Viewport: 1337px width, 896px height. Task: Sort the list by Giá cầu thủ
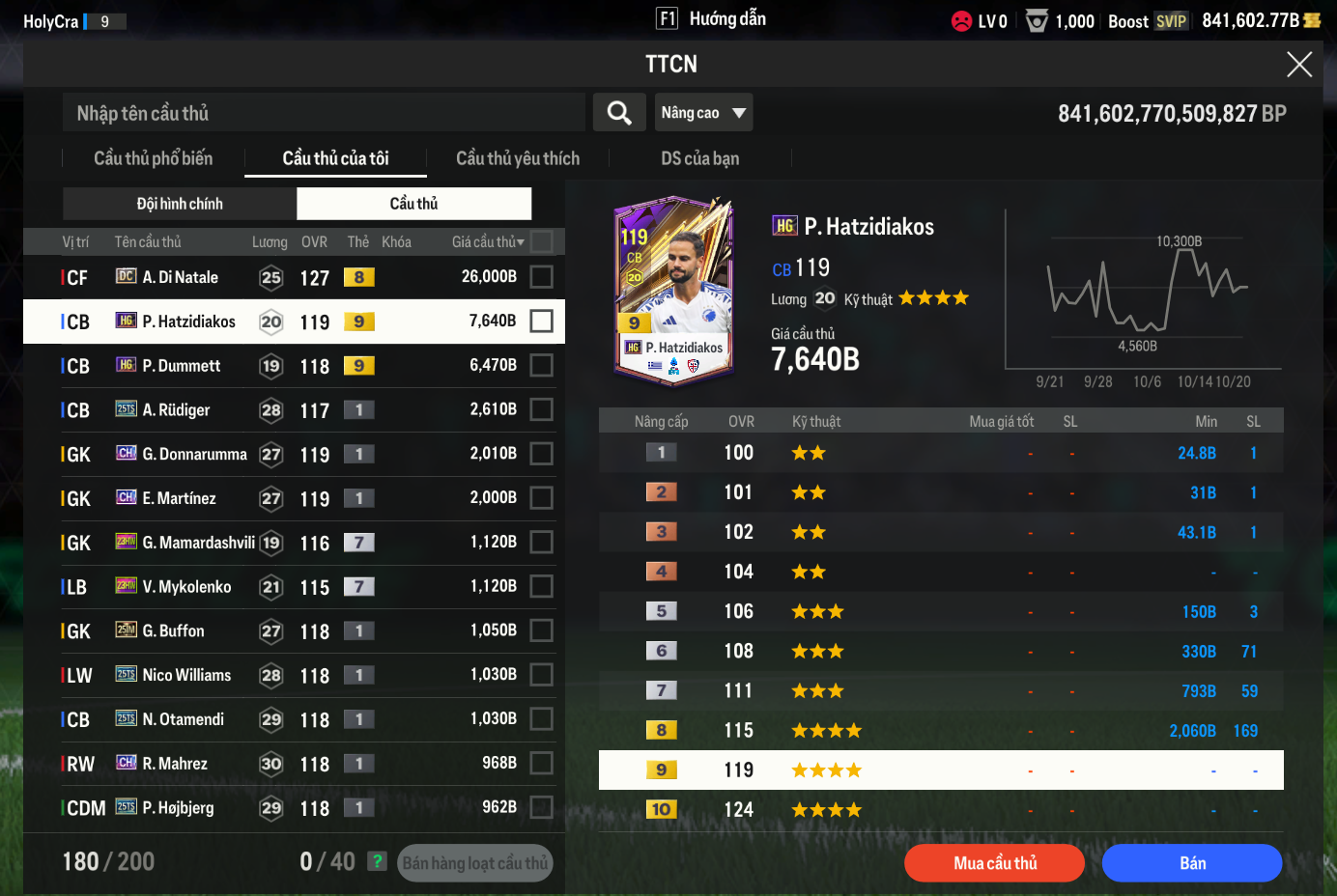click(x=488, y=242)
